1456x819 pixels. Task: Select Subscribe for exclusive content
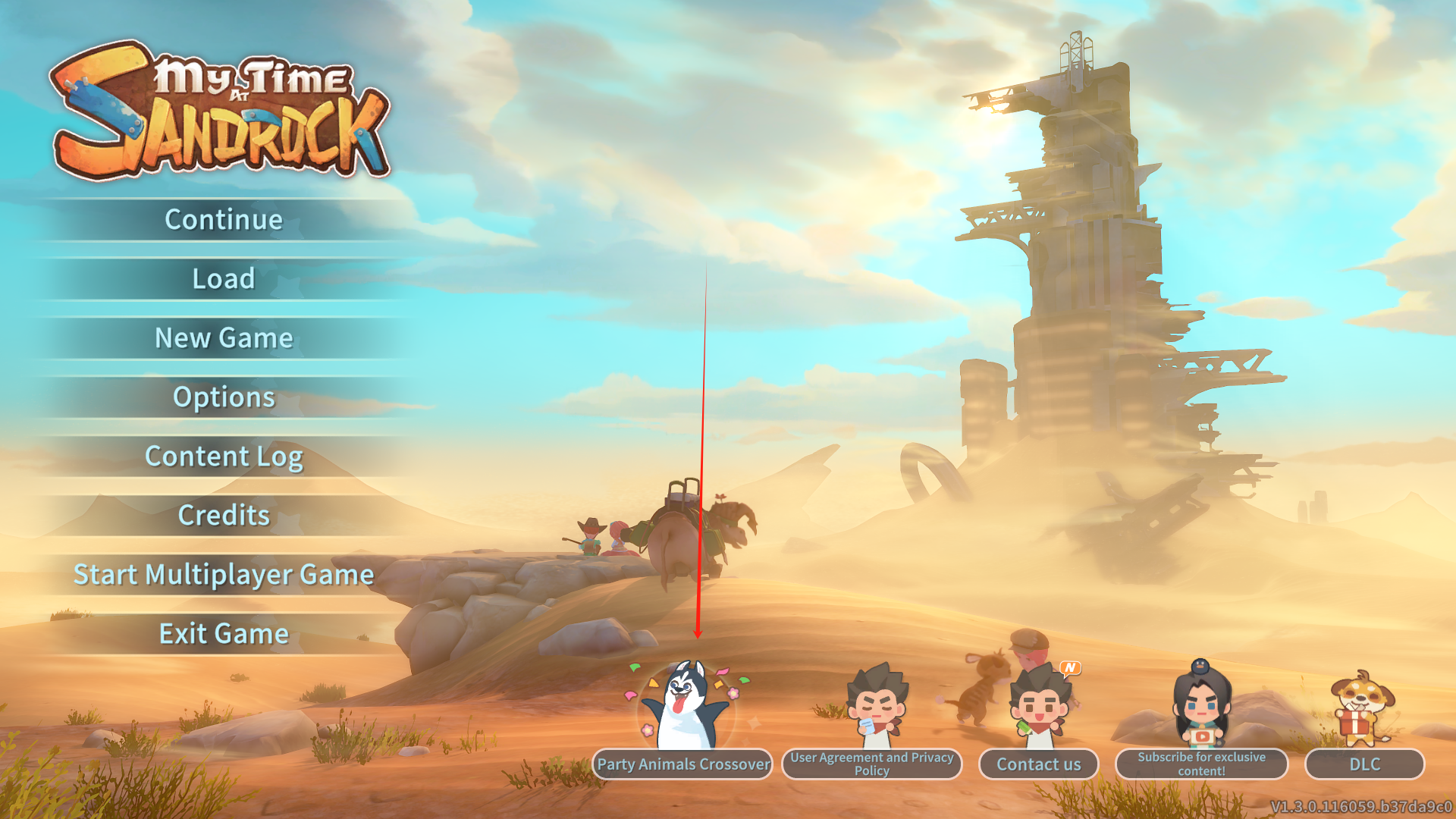(x=1201, y=764)
